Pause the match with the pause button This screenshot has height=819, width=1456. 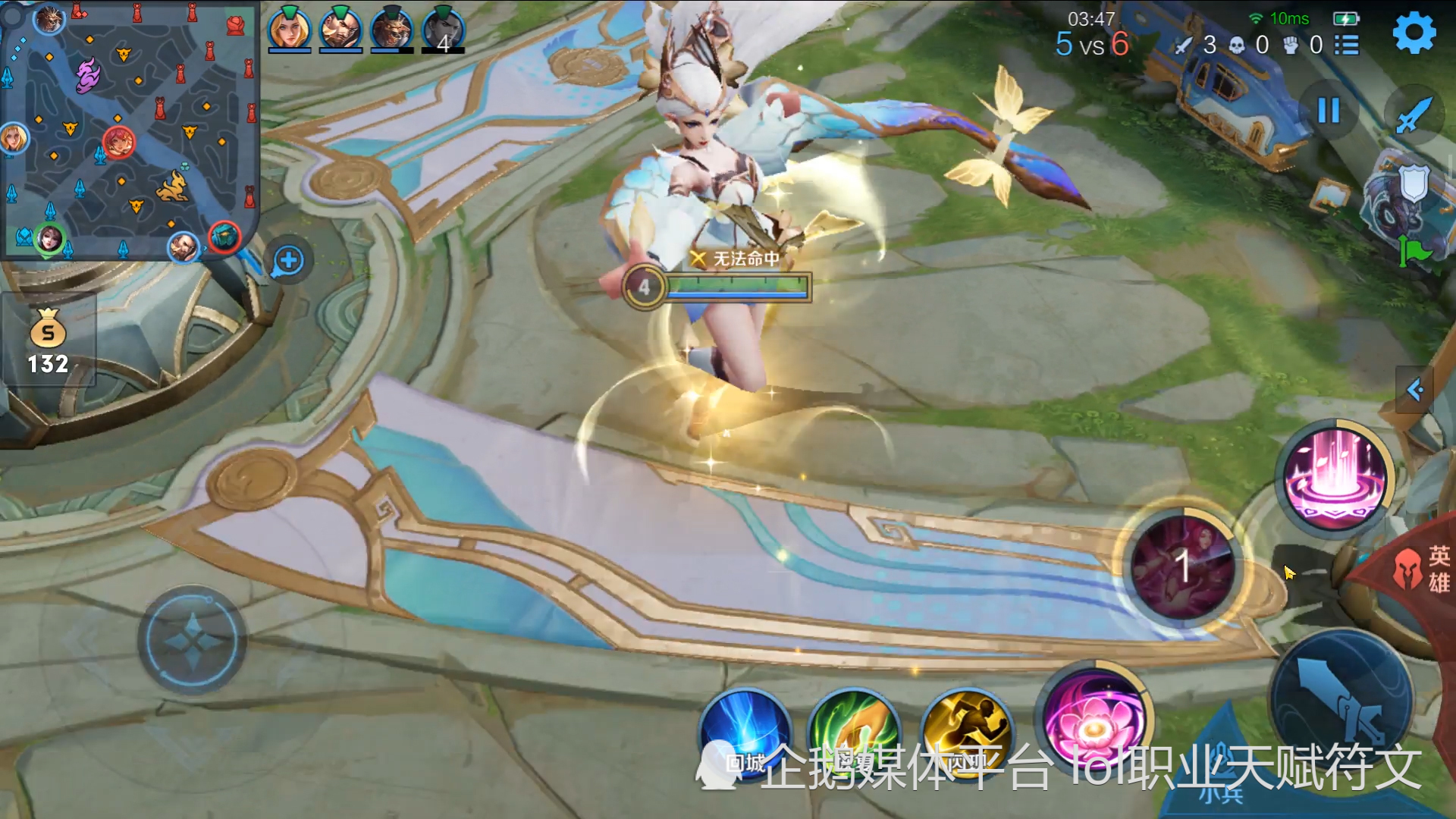pos(1329,111)
